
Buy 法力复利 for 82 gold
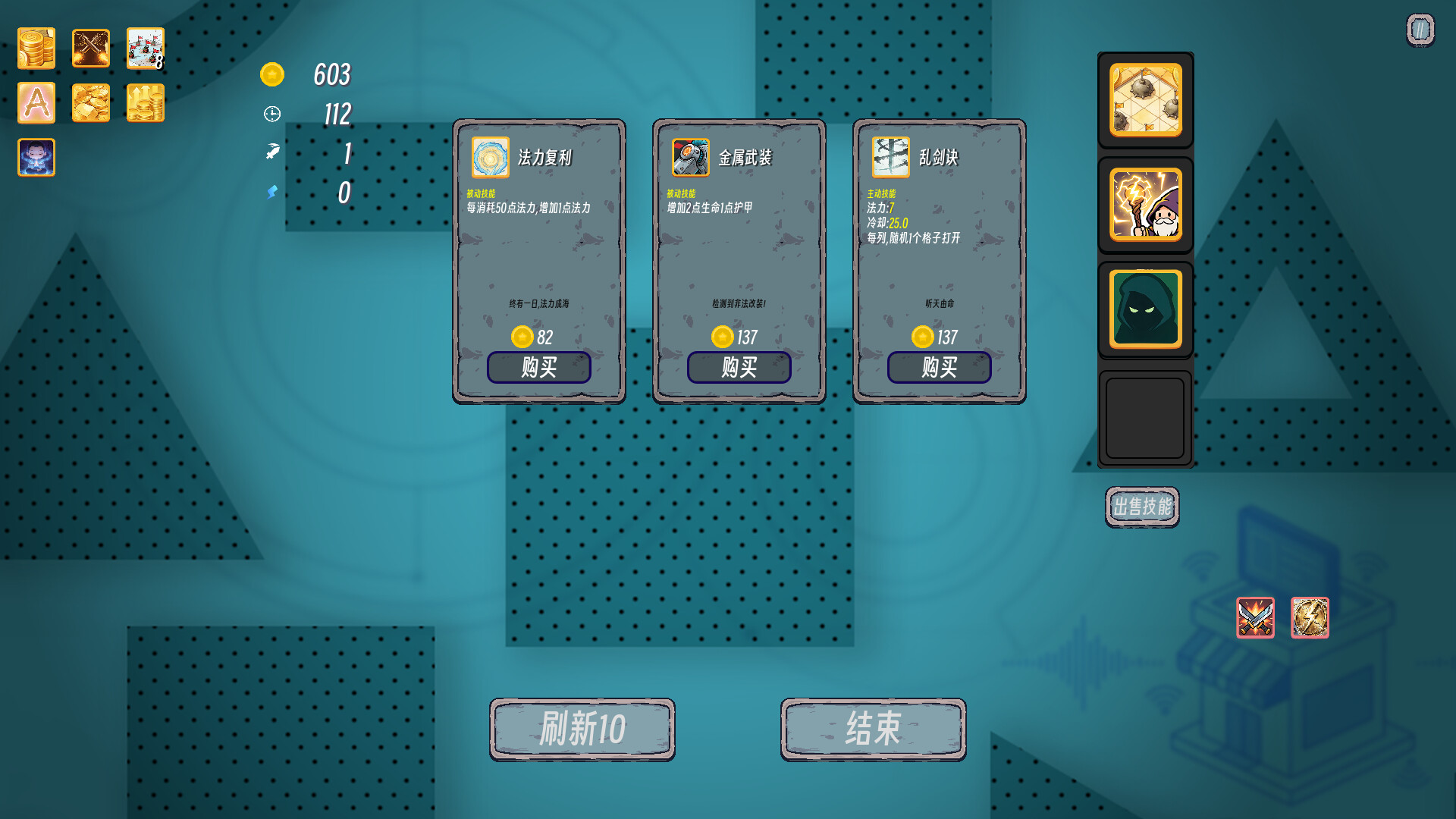(x=539, y=368)
